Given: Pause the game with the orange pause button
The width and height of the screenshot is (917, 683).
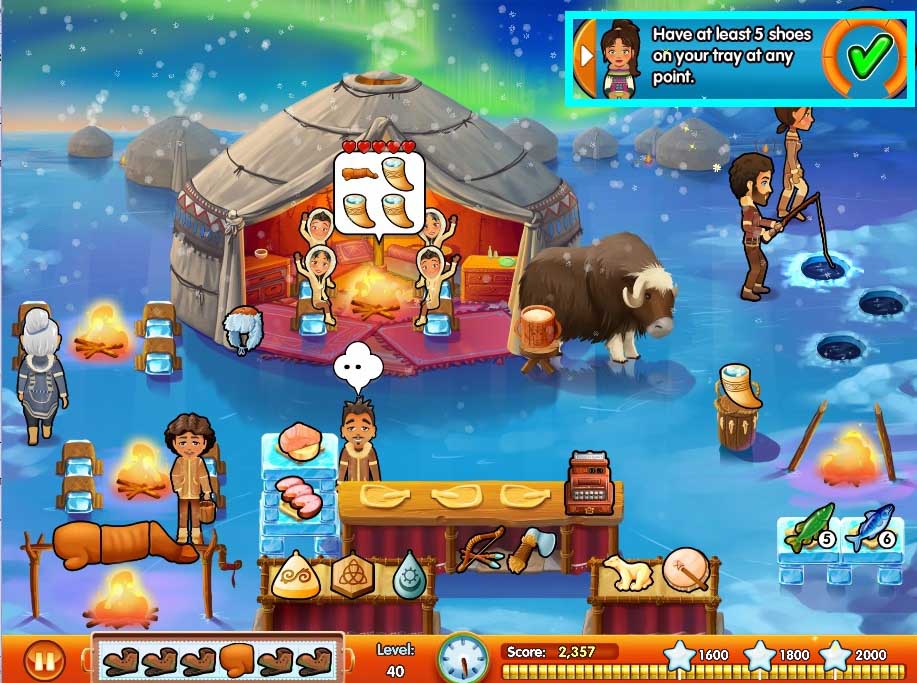Looking at the screenshot, I should click(x=43, y=660).
